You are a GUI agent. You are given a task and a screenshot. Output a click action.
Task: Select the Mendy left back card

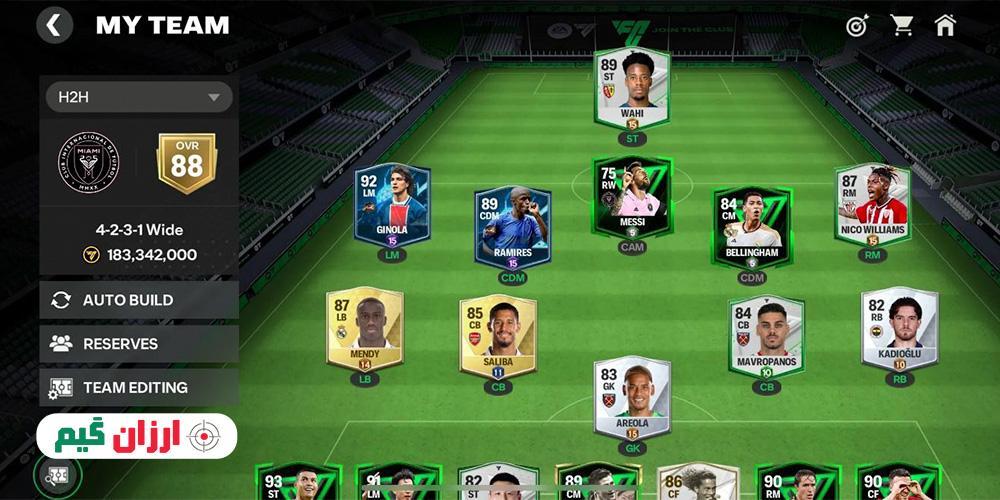tap(364, 330)
